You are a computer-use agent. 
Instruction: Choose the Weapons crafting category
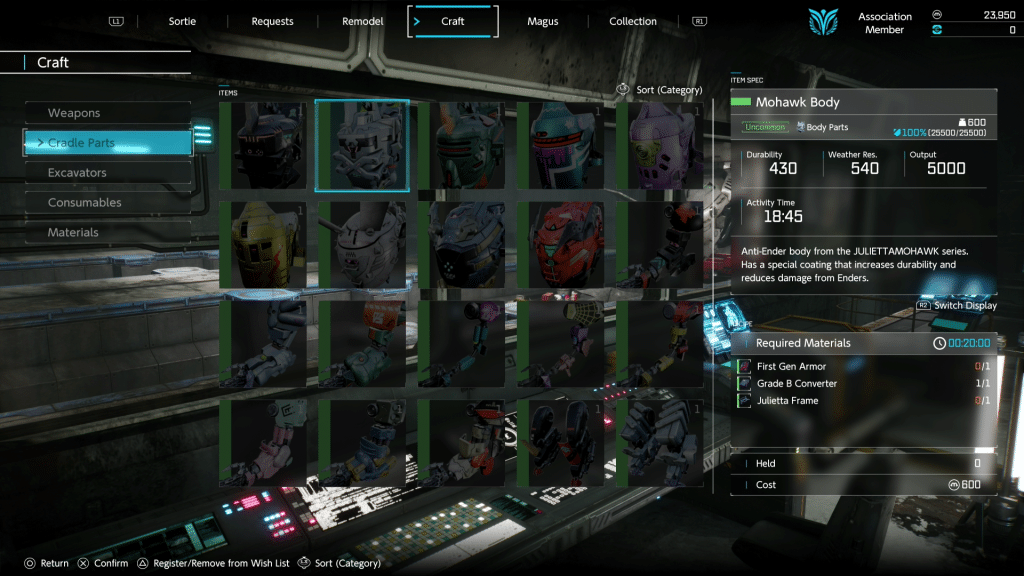point(107,113)
